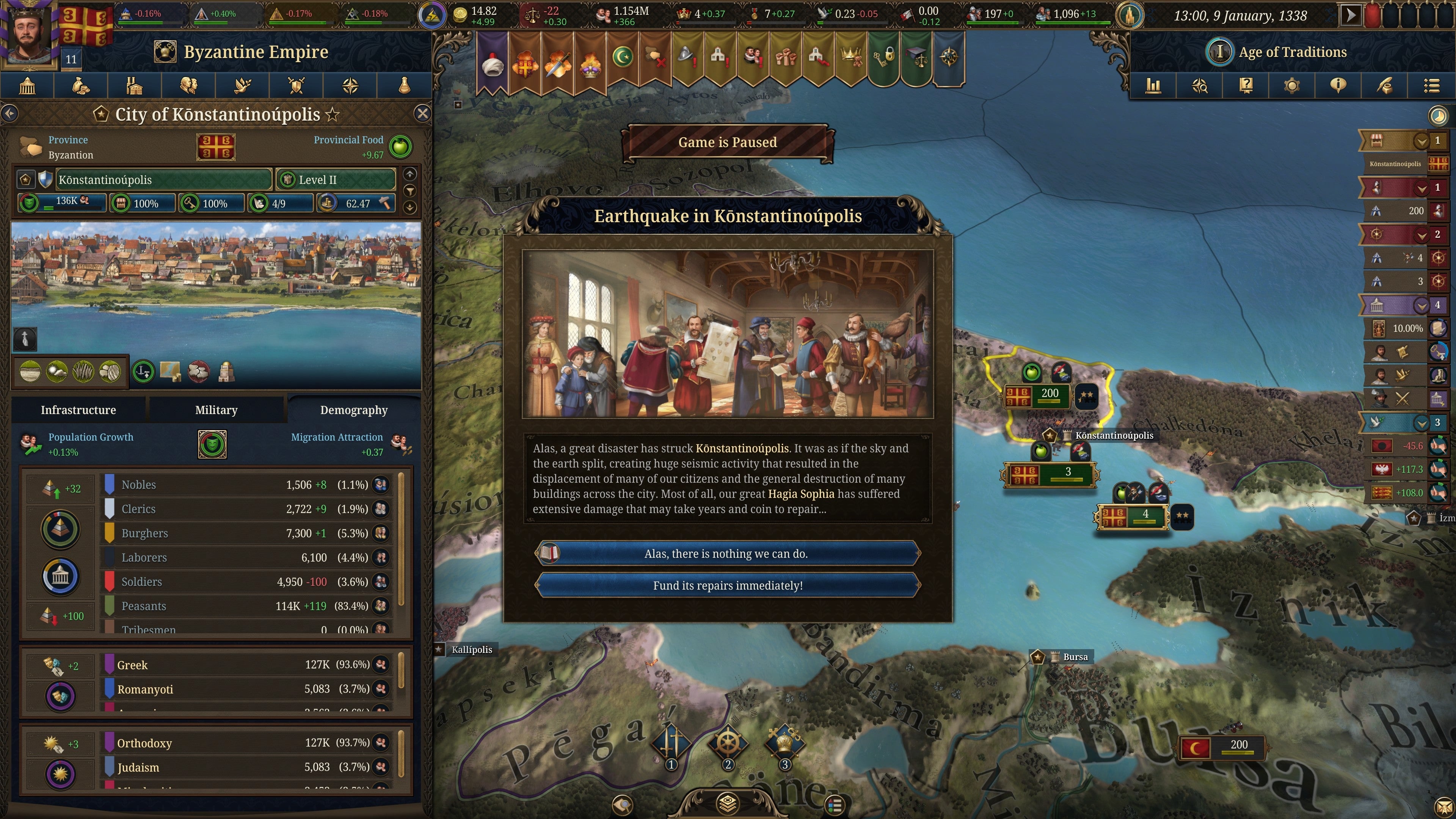1456x819 pixels.
Task: Switch to the Military tab
Action: point(216,410)
